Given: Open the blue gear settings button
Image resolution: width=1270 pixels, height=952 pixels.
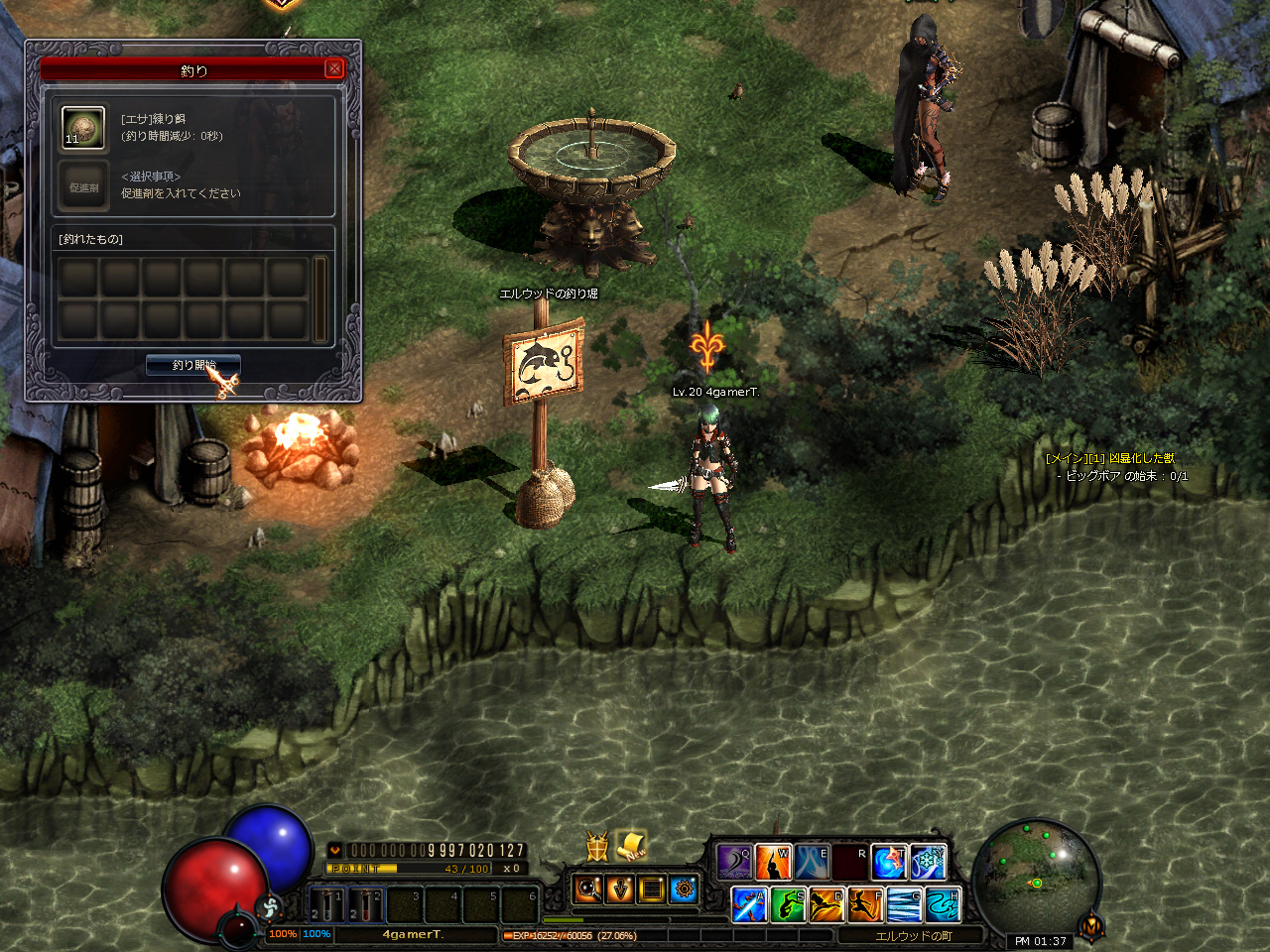Looking at the screenshot, I should (685, 889).
